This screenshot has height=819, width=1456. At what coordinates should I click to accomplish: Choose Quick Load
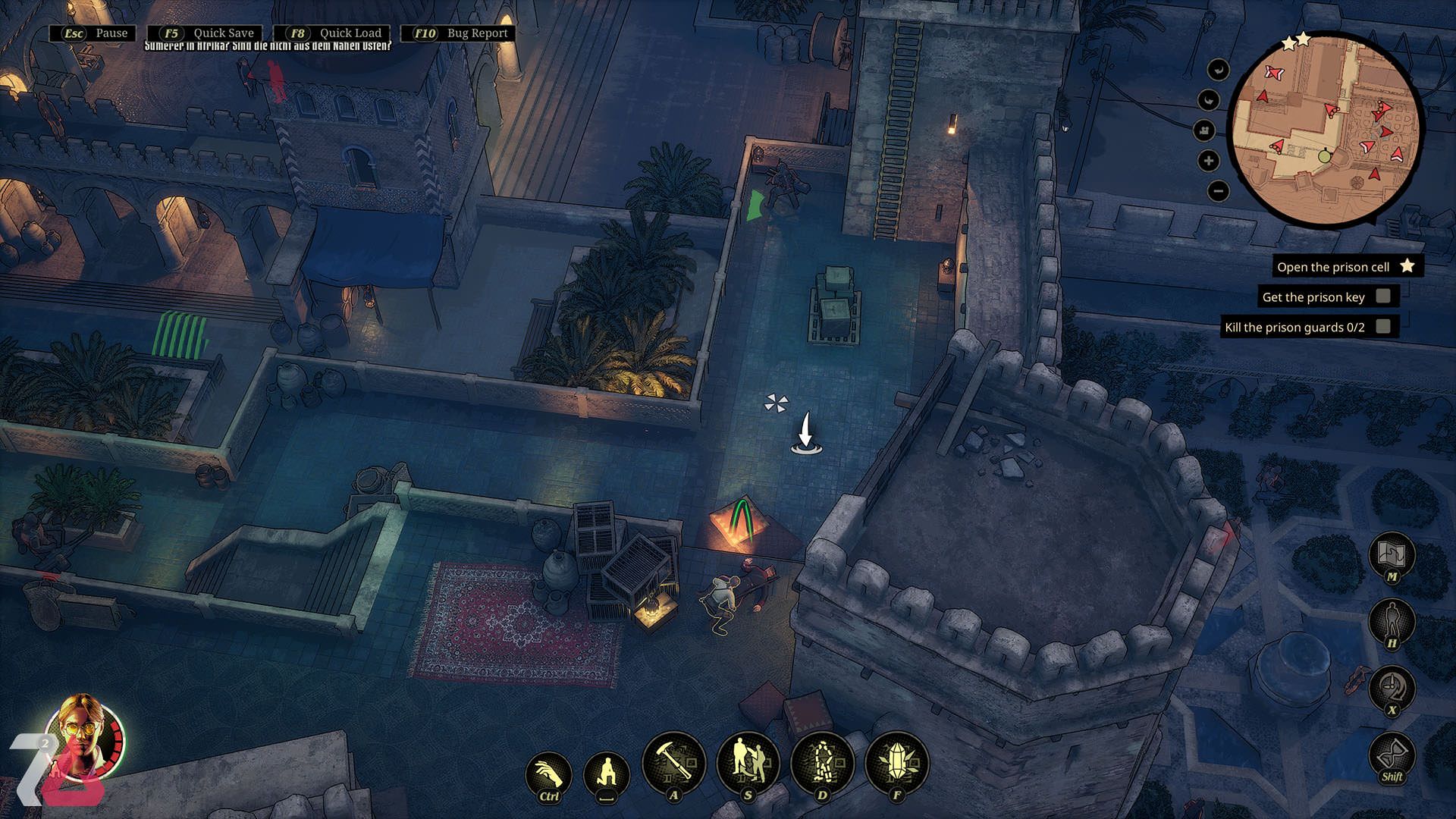pos(332,33)
